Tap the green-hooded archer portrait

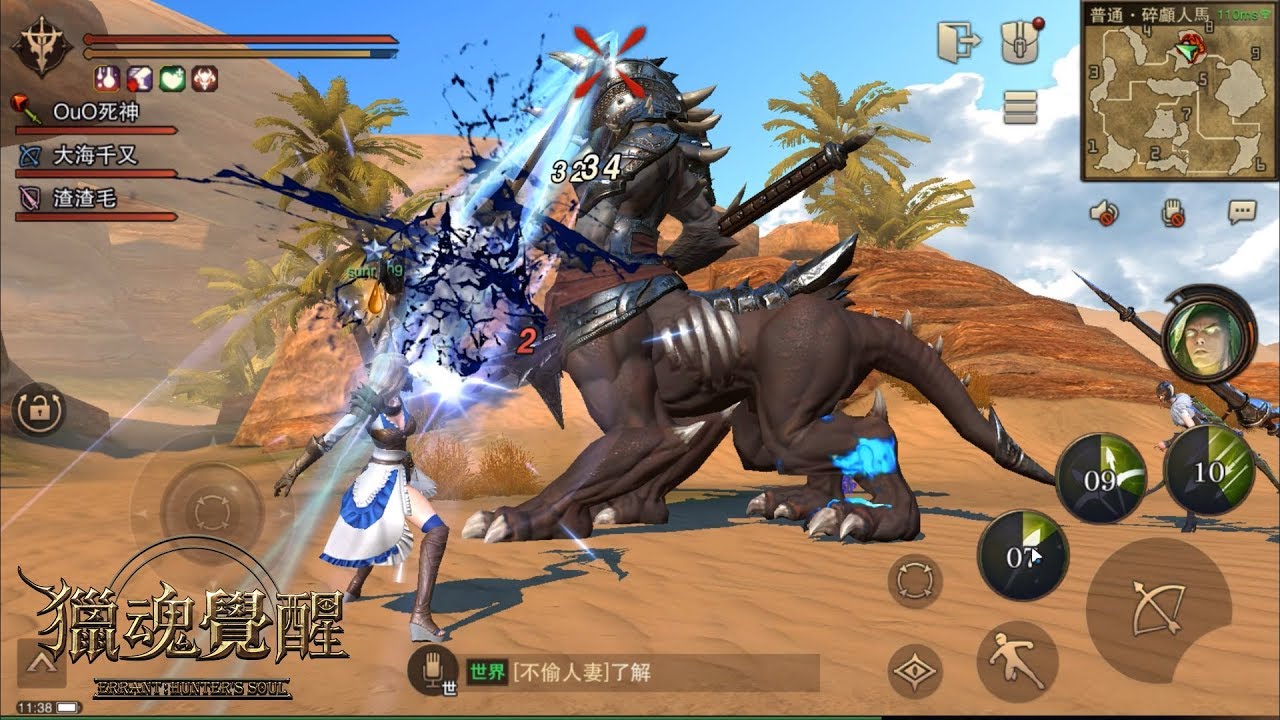[1209, 331]
